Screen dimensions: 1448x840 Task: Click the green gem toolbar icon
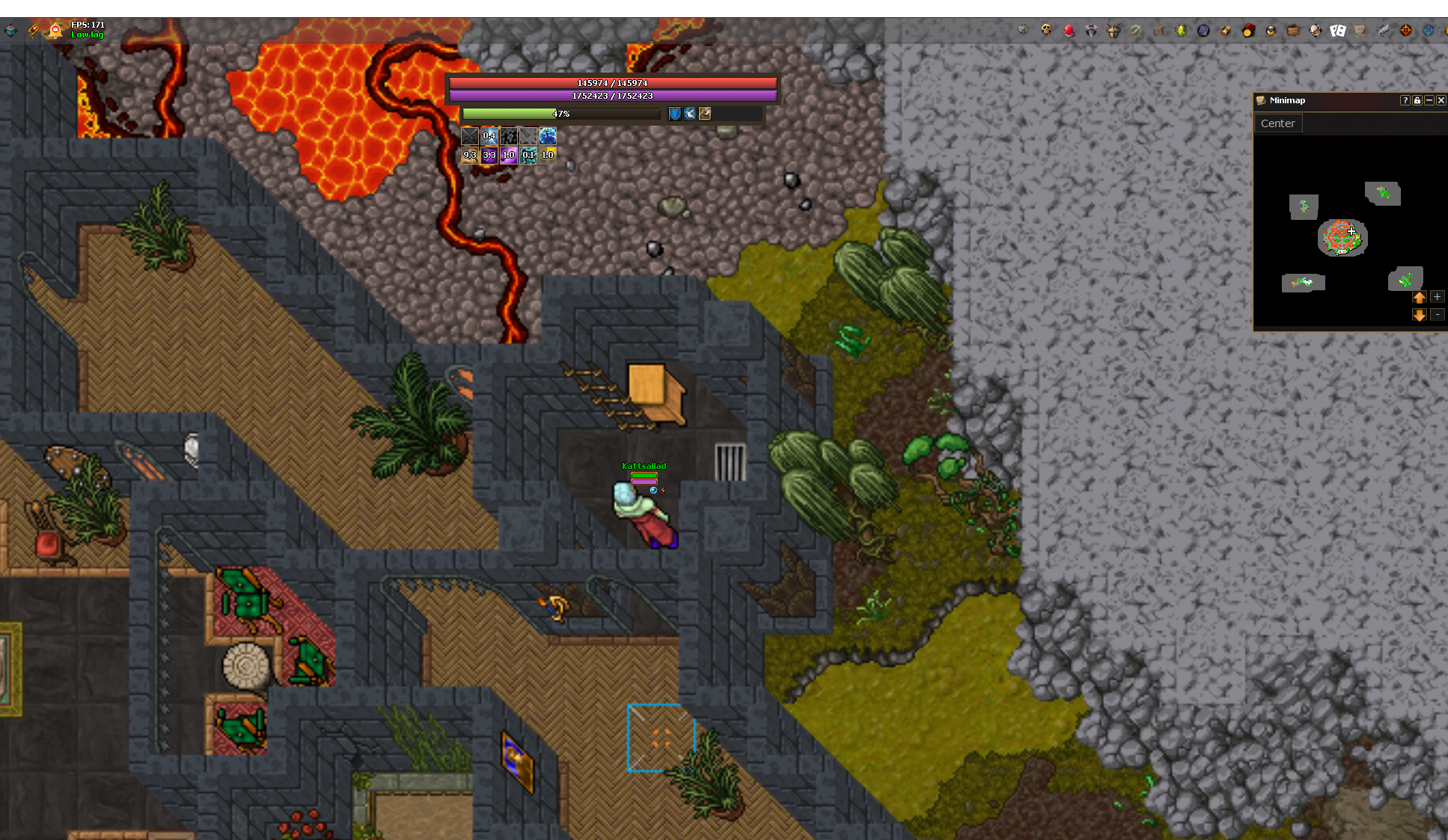click(1181, 30)
